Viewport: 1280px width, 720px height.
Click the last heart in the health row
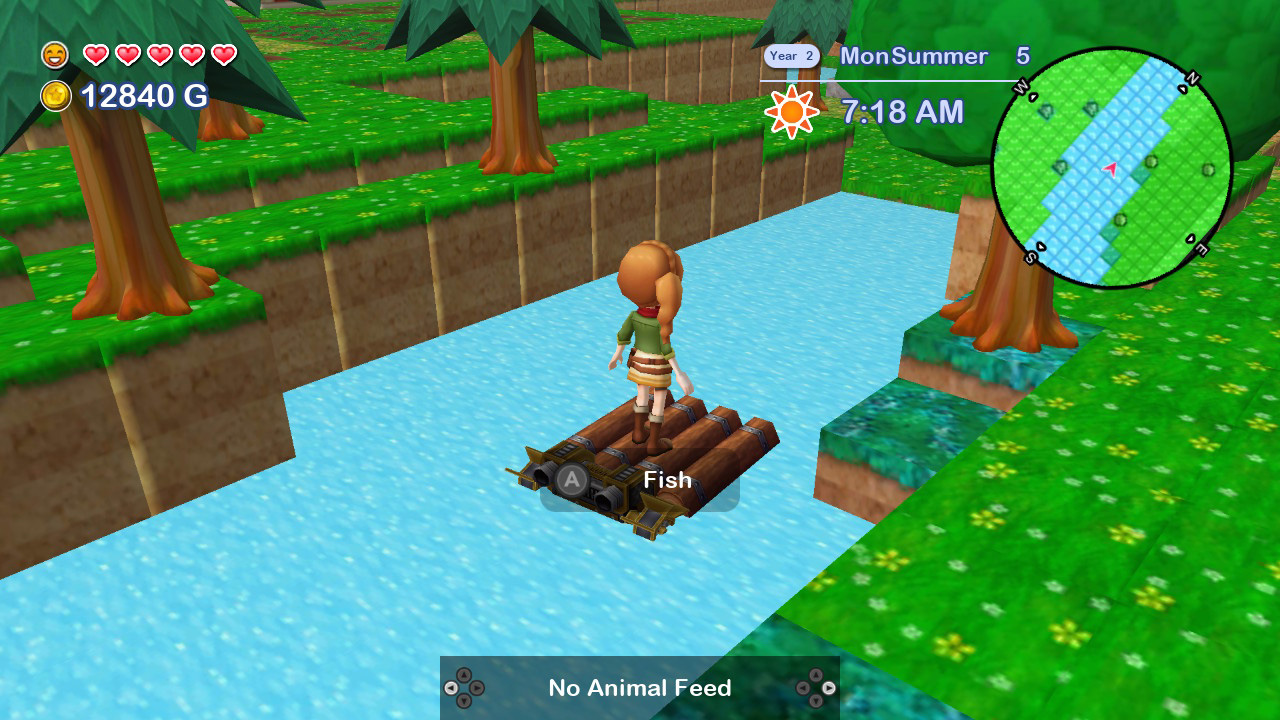222,55
